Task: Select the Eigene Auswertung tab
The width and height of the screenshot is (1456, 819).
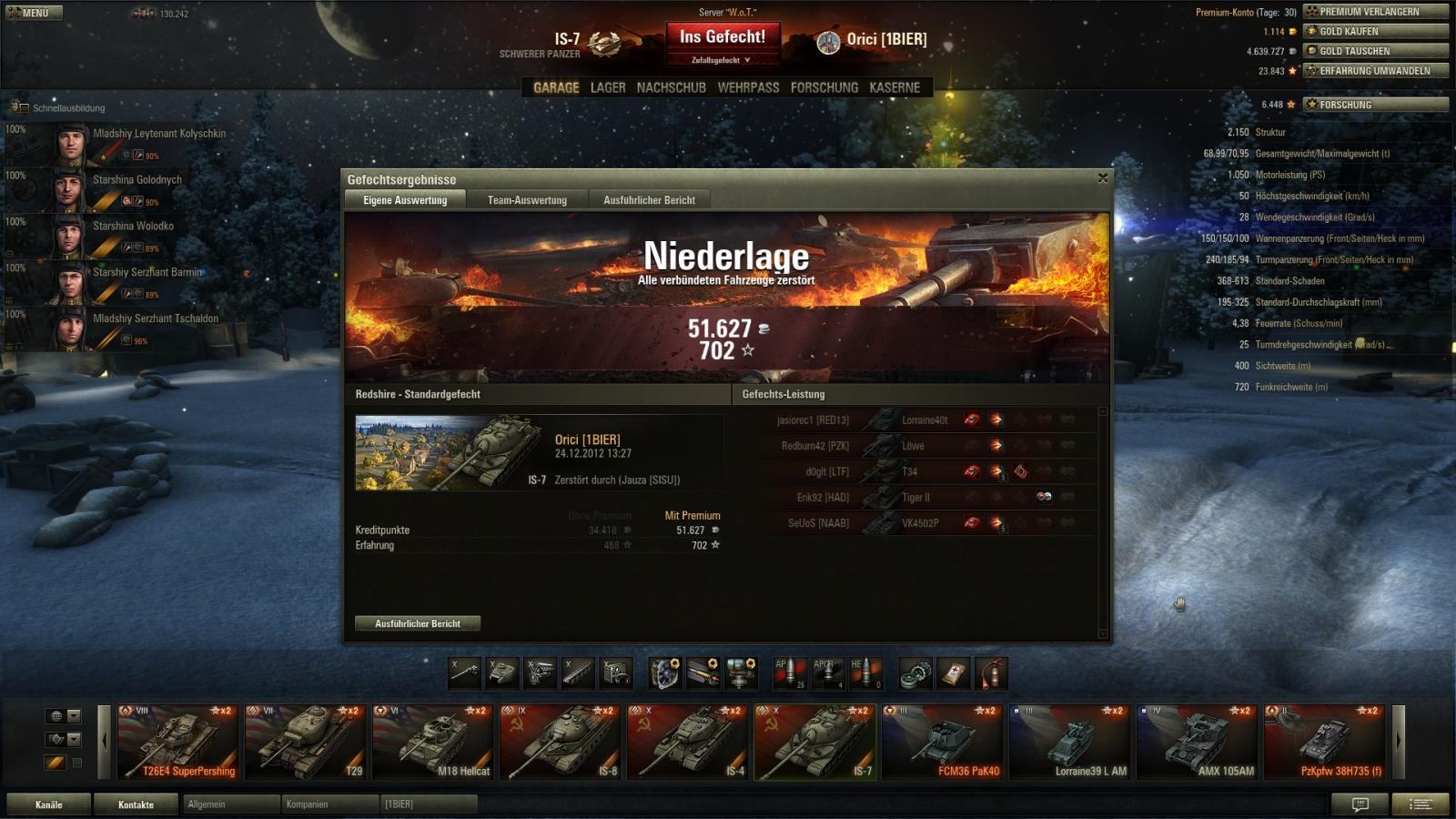Action: (405, 200)
